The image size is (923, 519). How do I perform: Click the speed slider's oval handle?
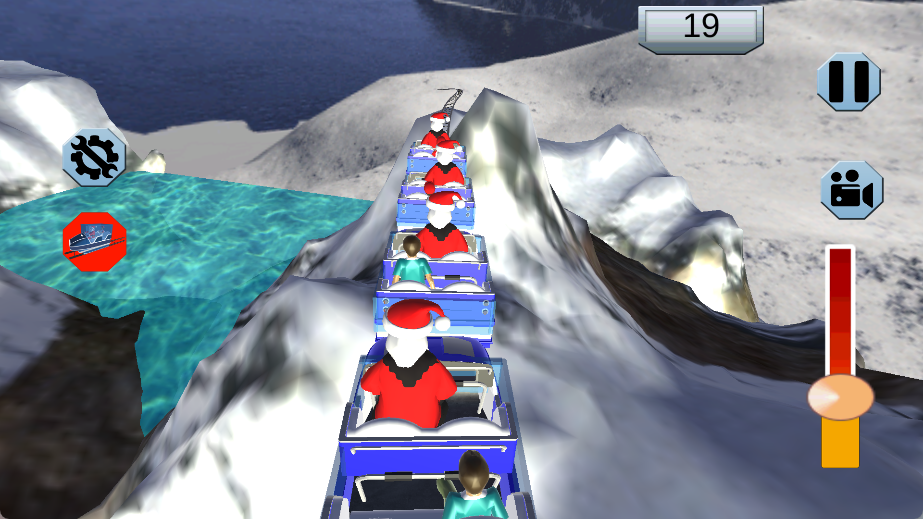840,396
